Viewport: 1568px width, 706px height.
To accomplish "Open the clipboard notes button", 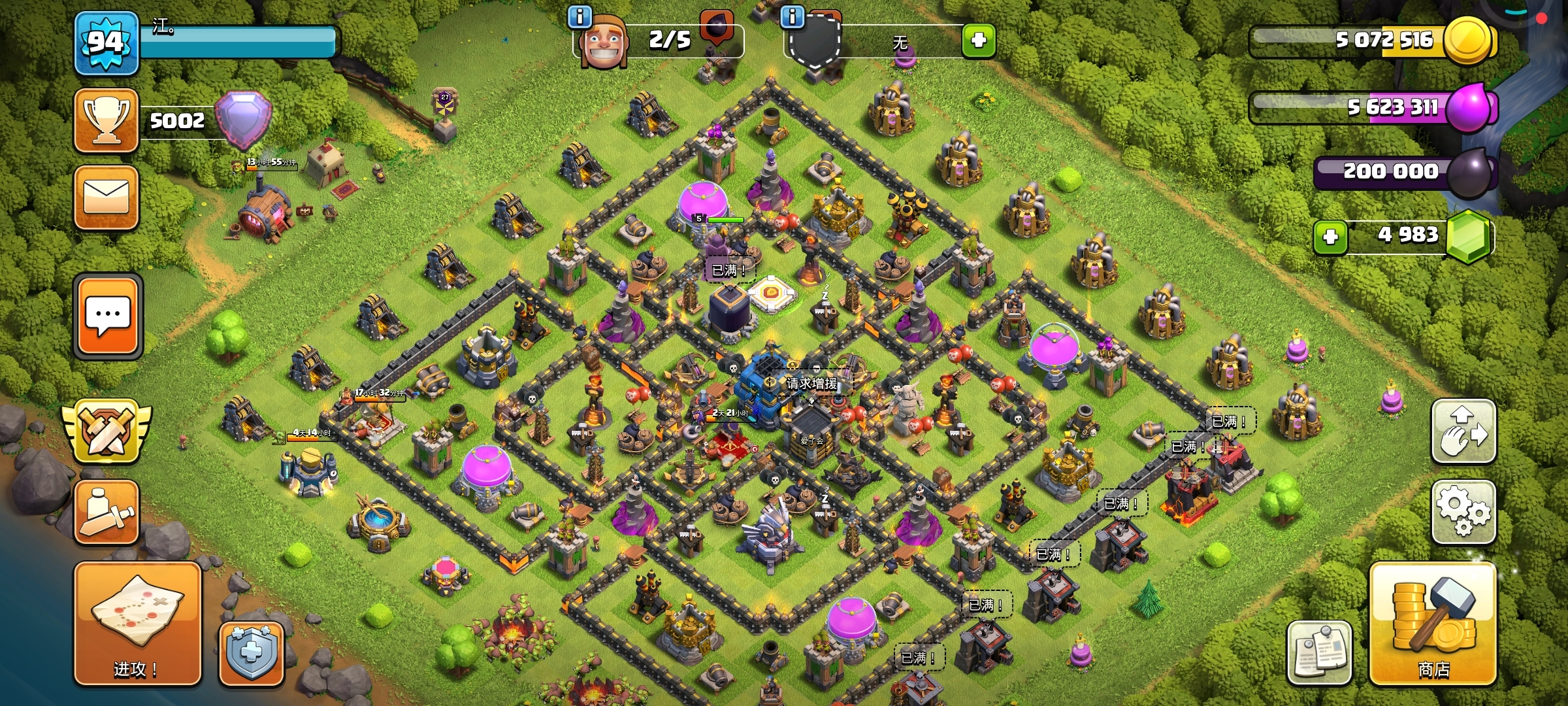I will (x=1319, y=652).
